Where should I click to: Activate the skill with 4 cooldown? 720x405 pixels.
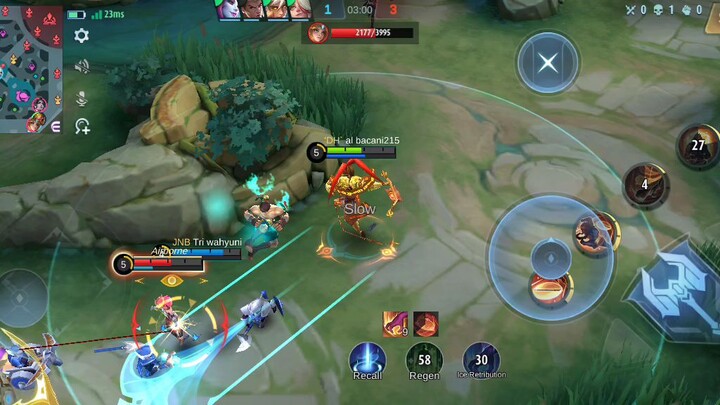(645, 185)
